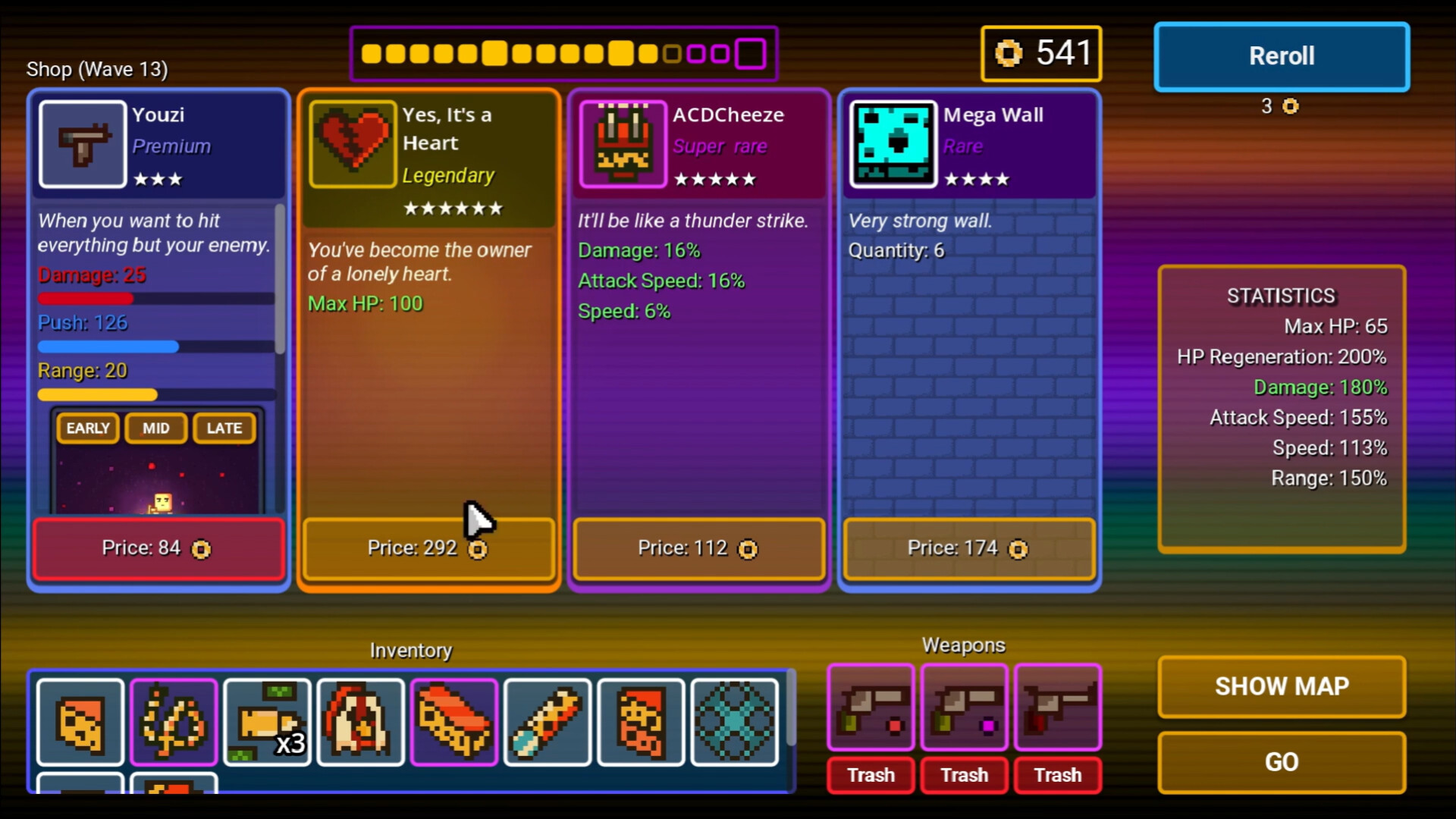This screenshot has width=1456, height=819.
Task: Select the x3 bullet item in the inventory
Action: point(267,722)
